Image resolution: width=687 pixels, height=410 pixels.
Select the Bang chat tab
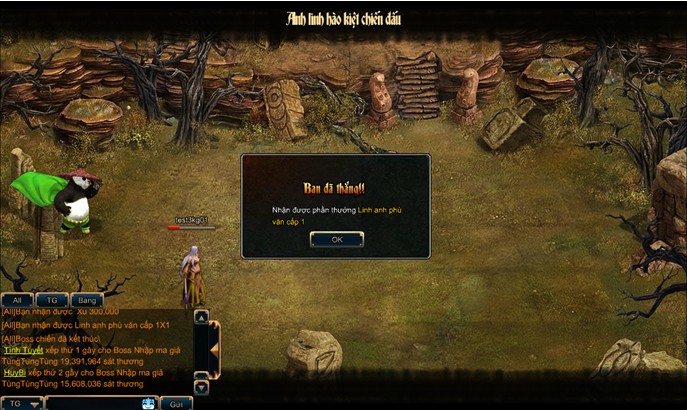(x=87, y=299)
